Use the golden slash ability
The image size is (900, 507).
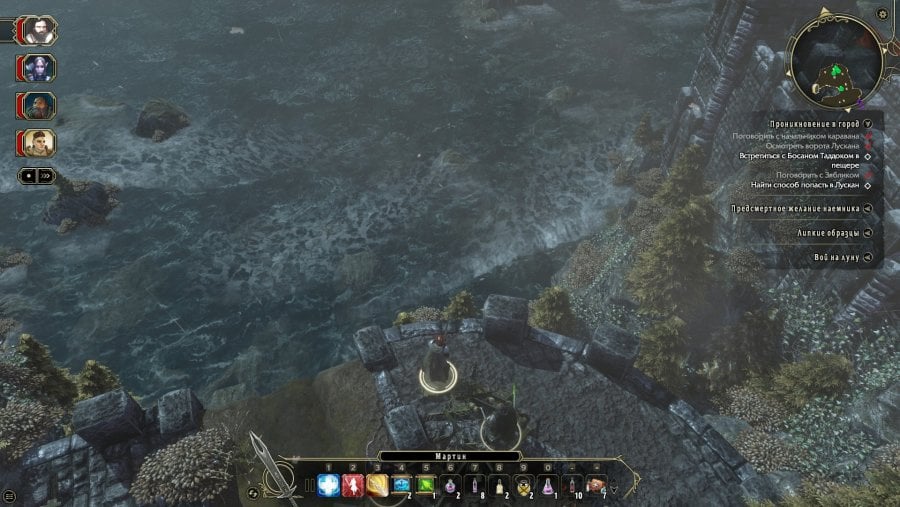(377, 486)
